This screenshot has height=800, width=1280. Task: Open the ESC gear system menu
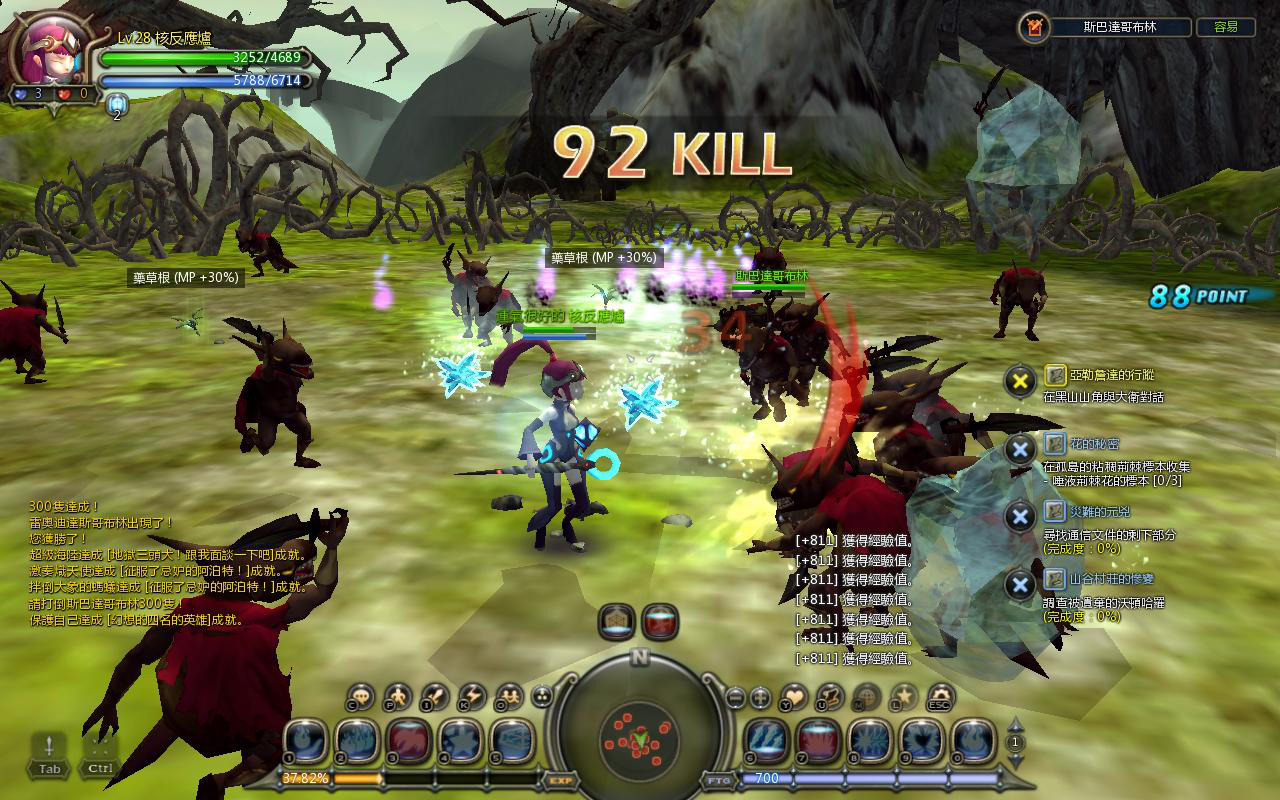click(940, 696)
